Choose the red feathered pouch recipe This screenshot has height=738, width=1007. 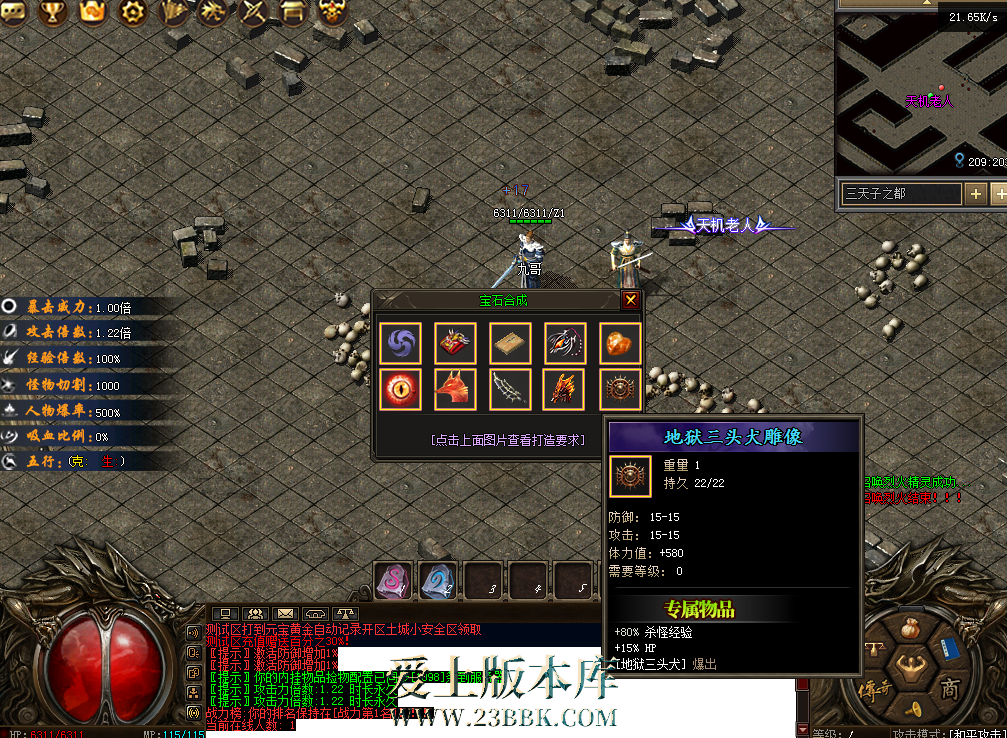[455, 343]
